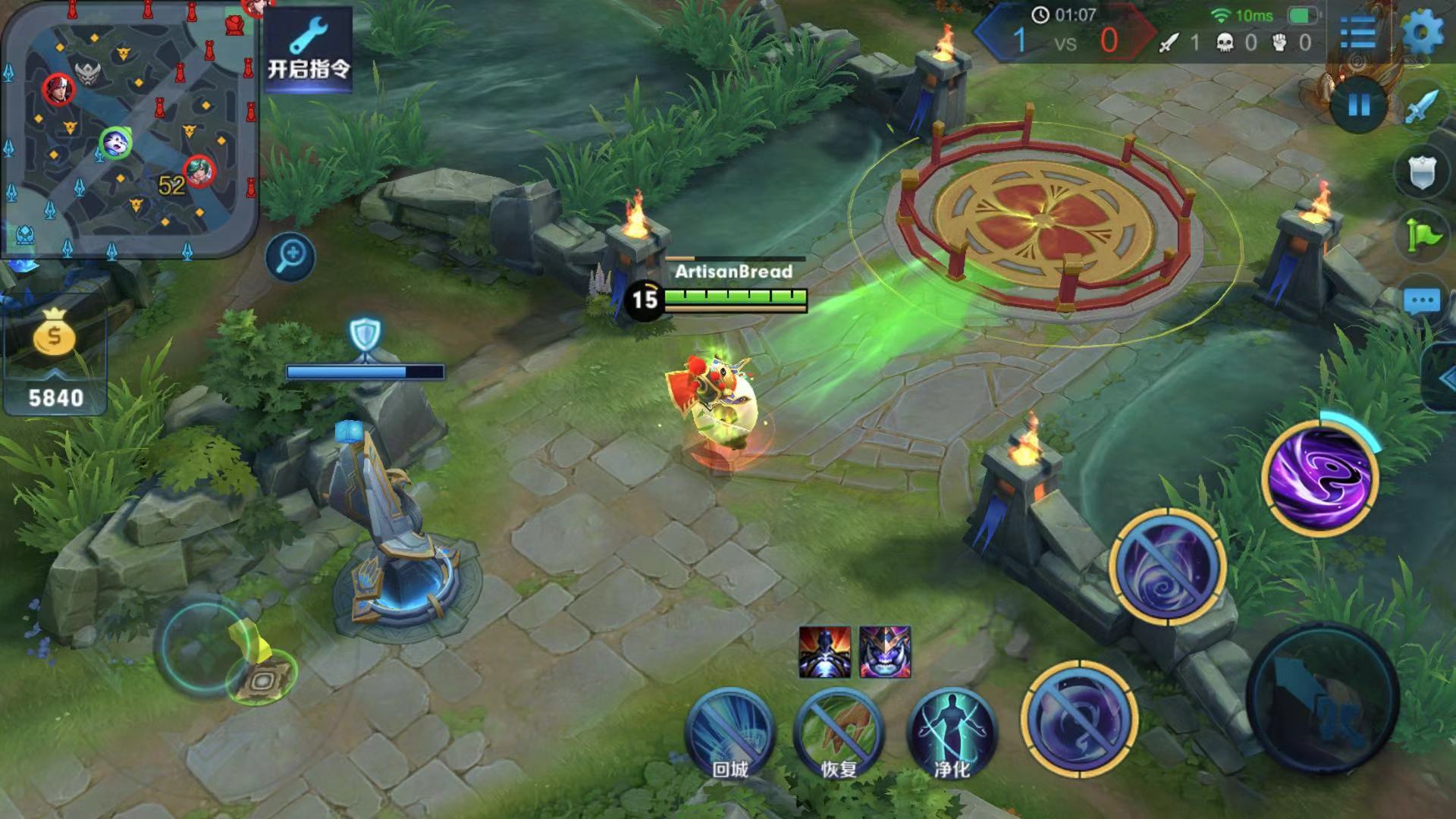Select the sword attack signal icon
The height and width of the screenshot is (819, 1456).
(1421, 107)
